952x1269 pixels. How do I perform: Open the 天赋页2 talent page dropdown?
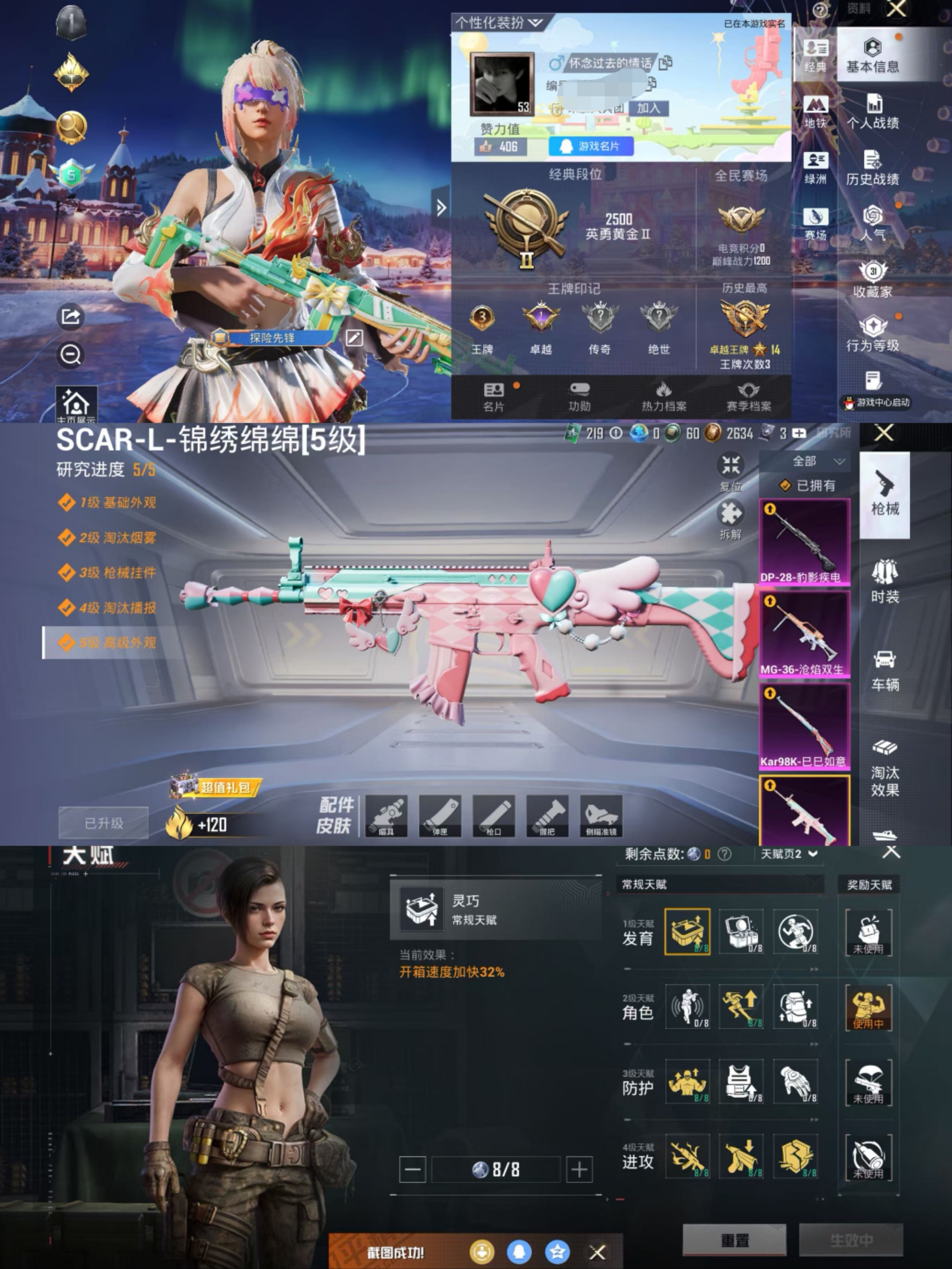[788, 854]
